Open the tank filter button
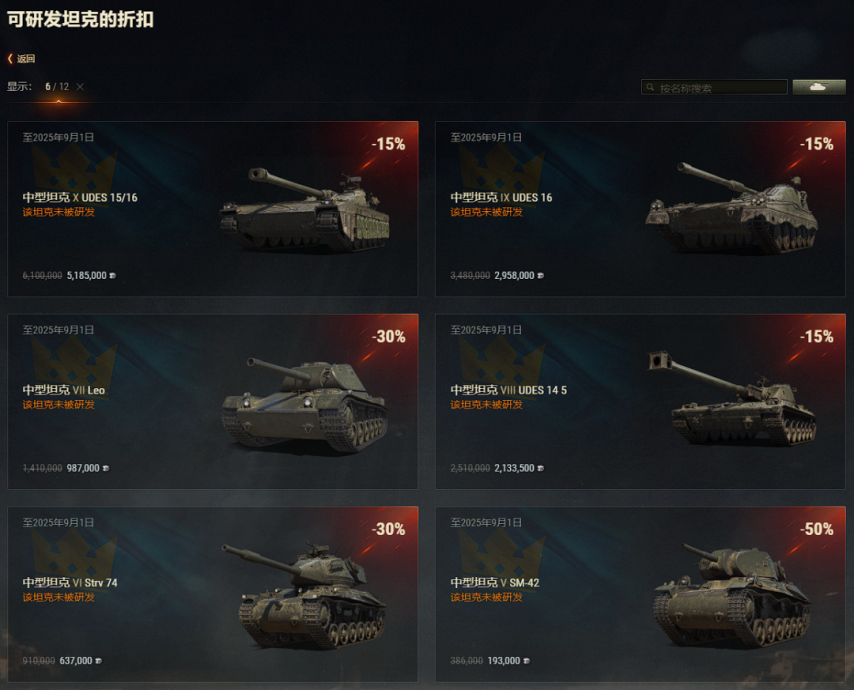Image resolution: width=854 pixels, height=690 pixels. [818, 88]
